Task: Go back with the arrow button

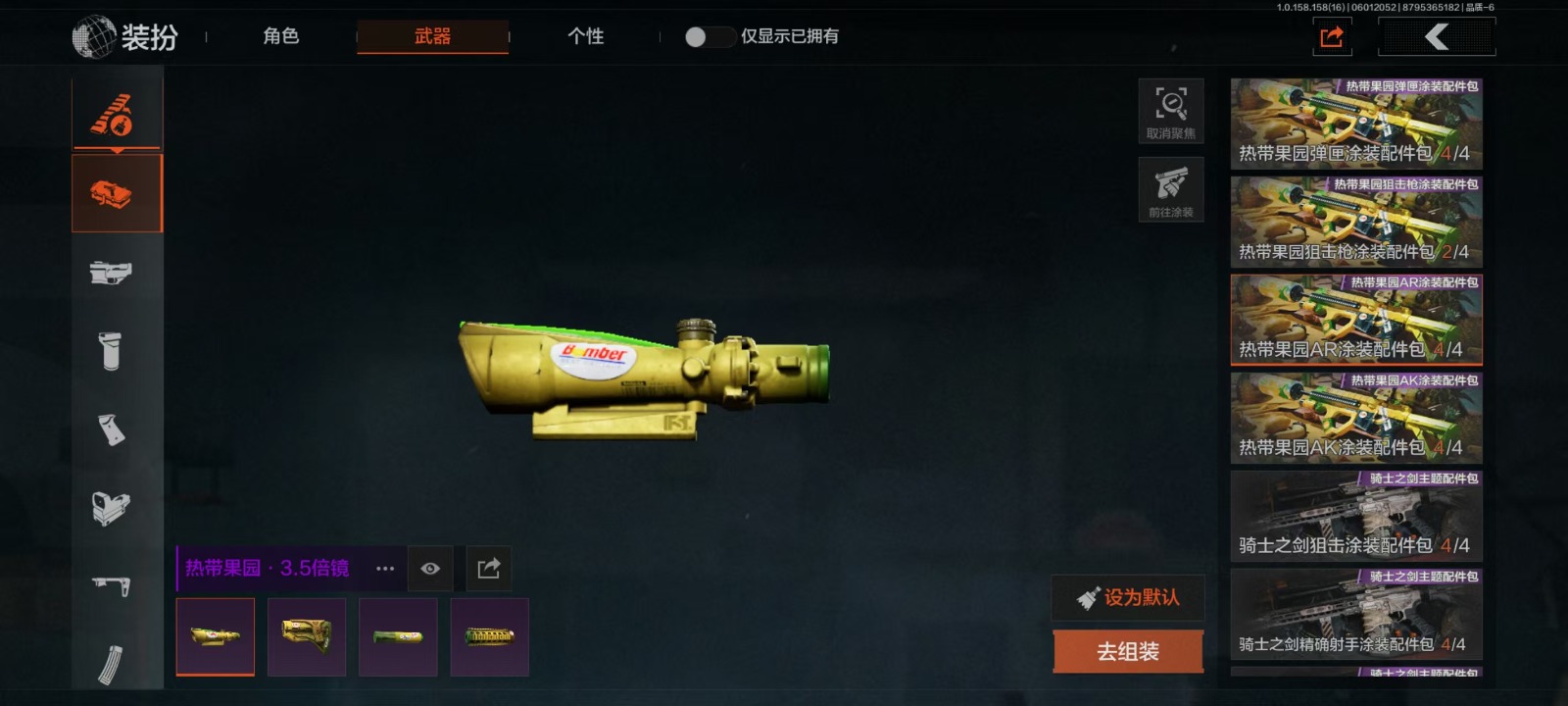Action: click(x=1437, y=37)
